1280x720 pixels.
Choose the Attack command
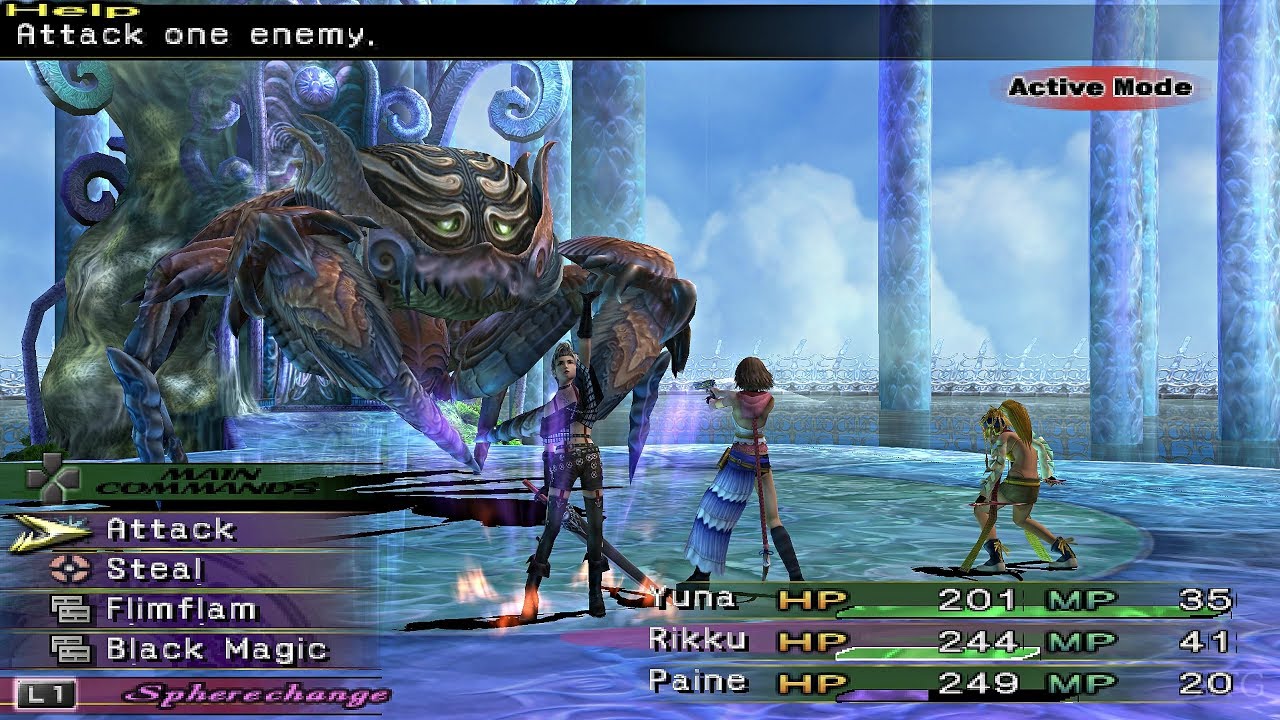click(x=173, y=529)
